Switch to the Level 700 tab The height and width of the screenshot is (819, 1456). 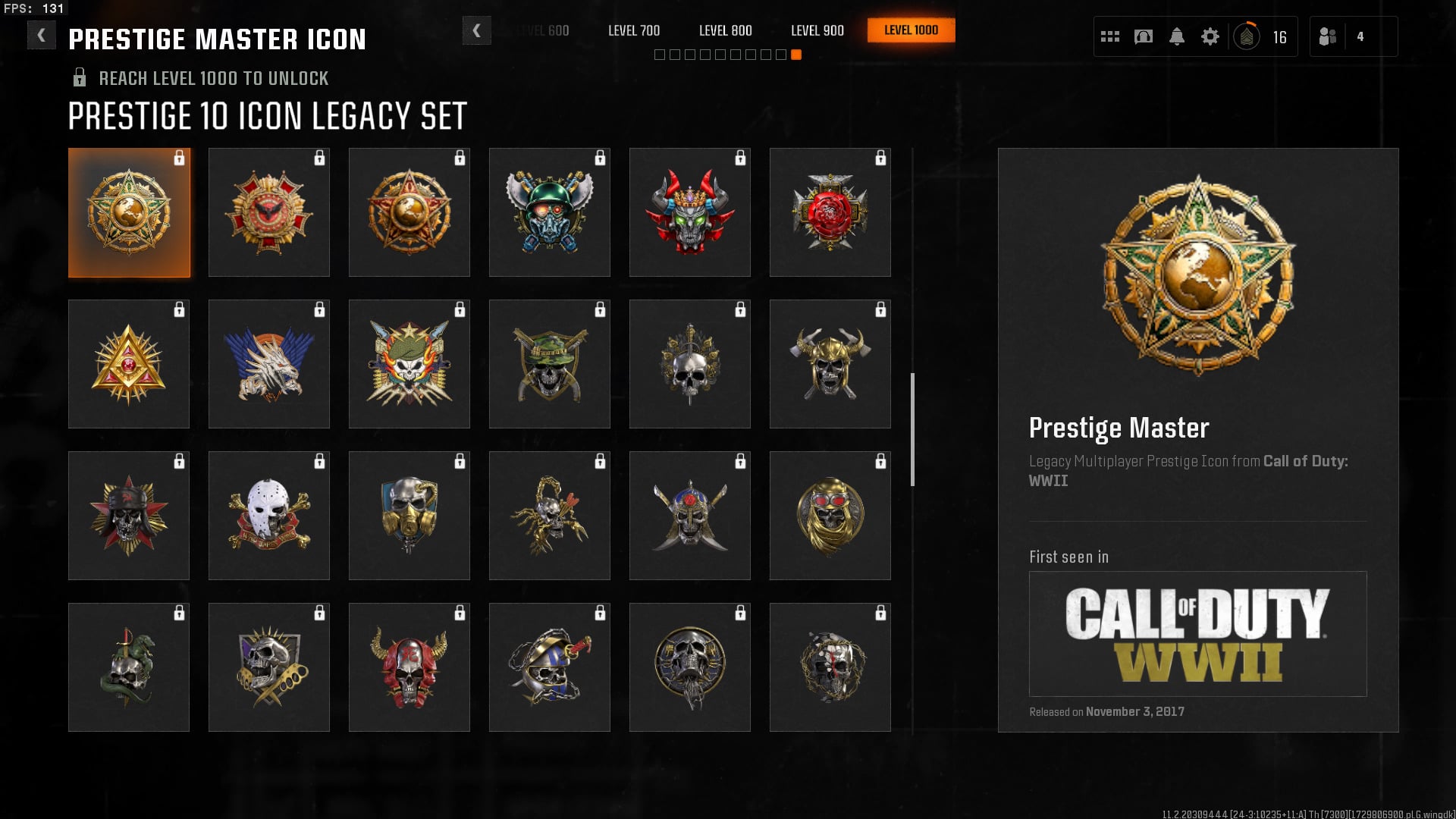coord(634,30)
